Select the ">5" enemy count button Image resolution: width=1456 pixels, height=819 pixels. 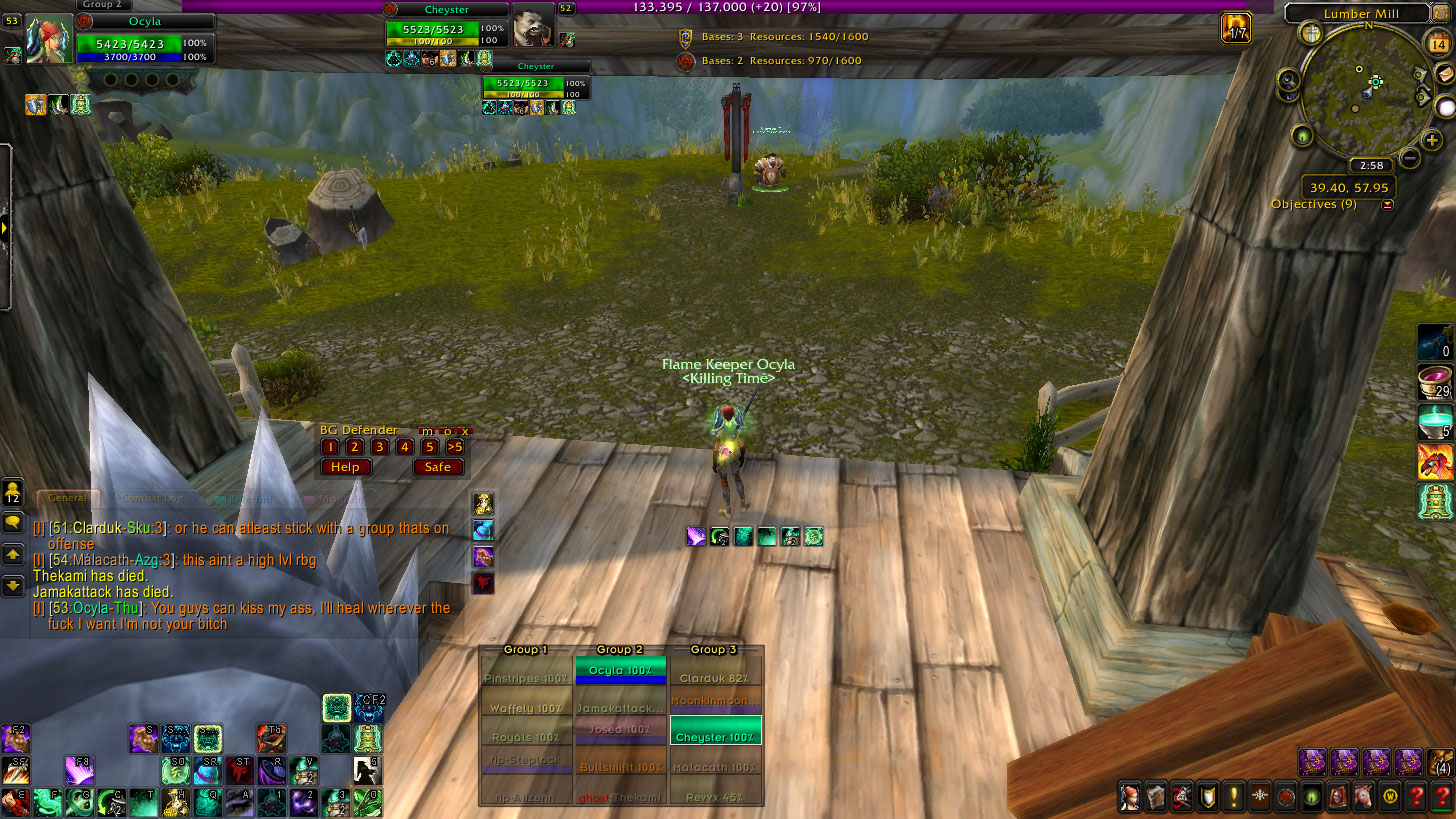point(454,447)
